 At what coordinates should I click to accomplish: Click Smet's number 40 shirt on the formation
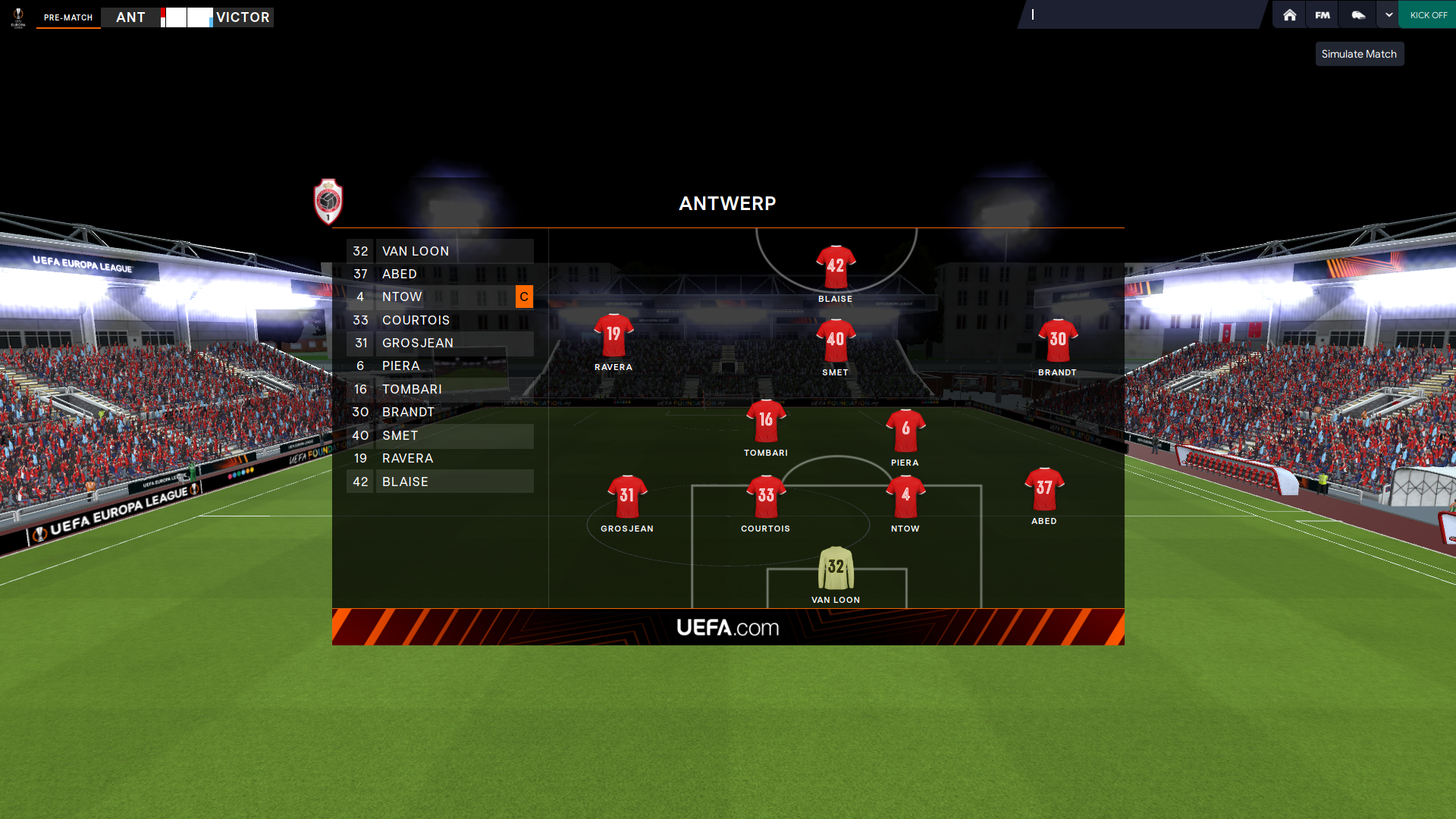[835, 340]
